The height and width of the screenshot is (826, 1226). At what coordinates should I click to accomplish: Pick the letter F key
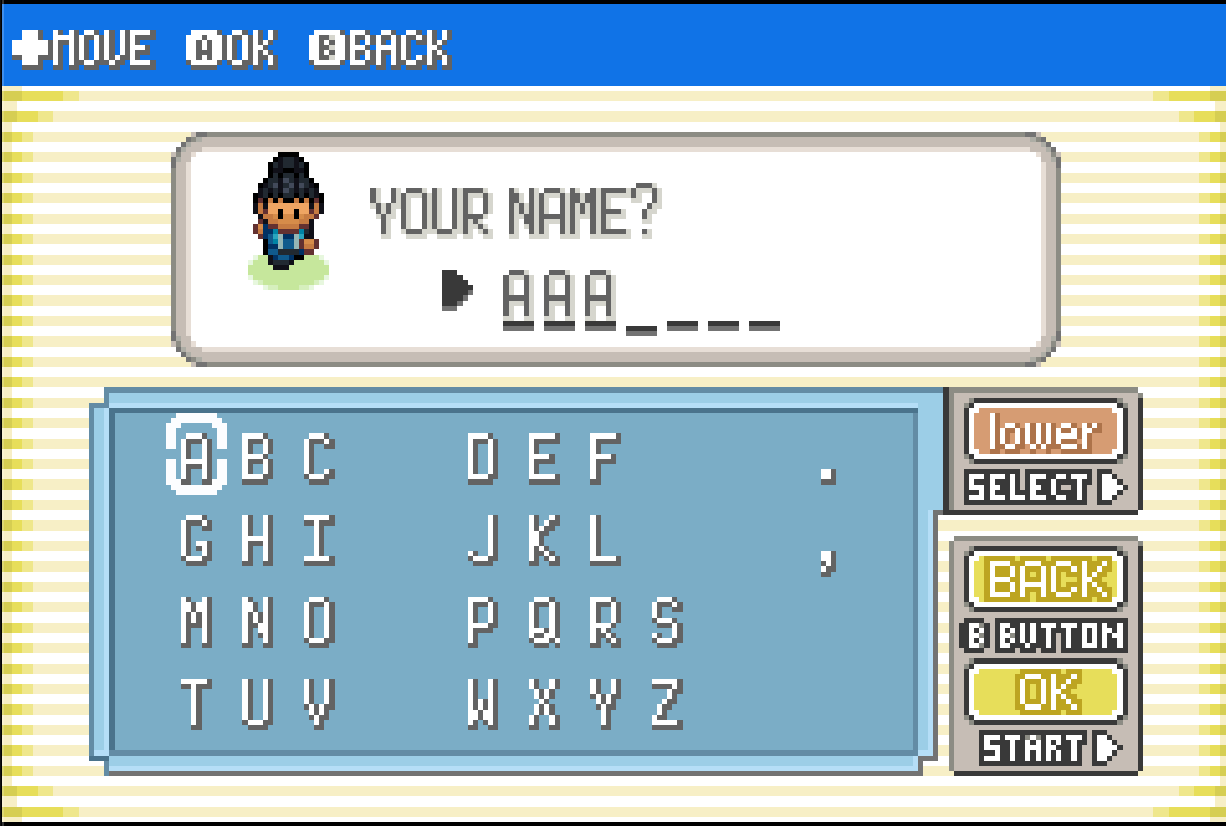coord(604,460)
